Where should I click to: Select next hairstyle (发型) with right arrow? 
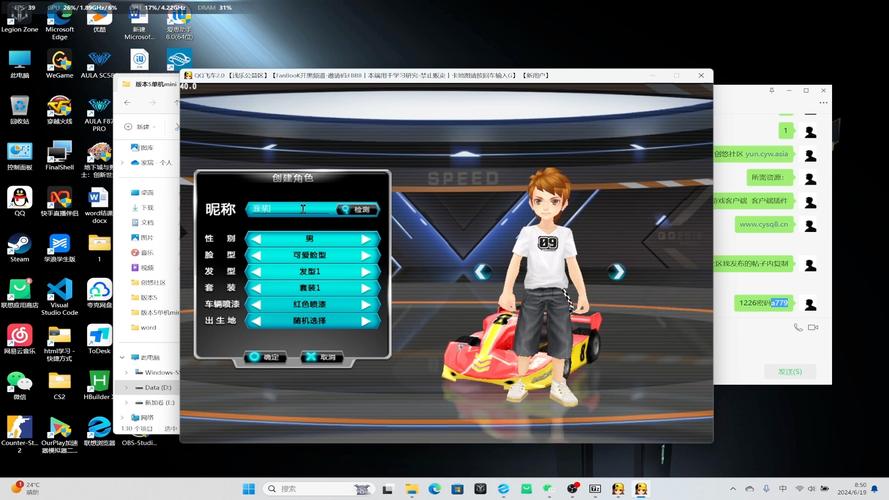367,271
